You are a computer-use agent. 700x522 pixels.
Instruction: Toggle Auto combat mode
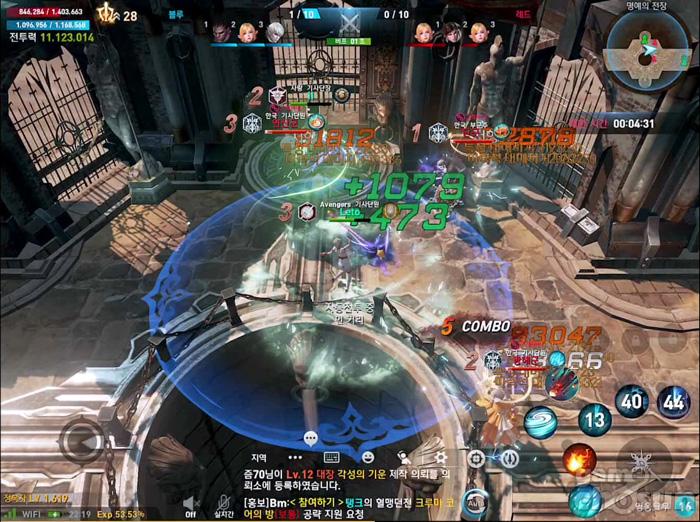tap(475, 502)
